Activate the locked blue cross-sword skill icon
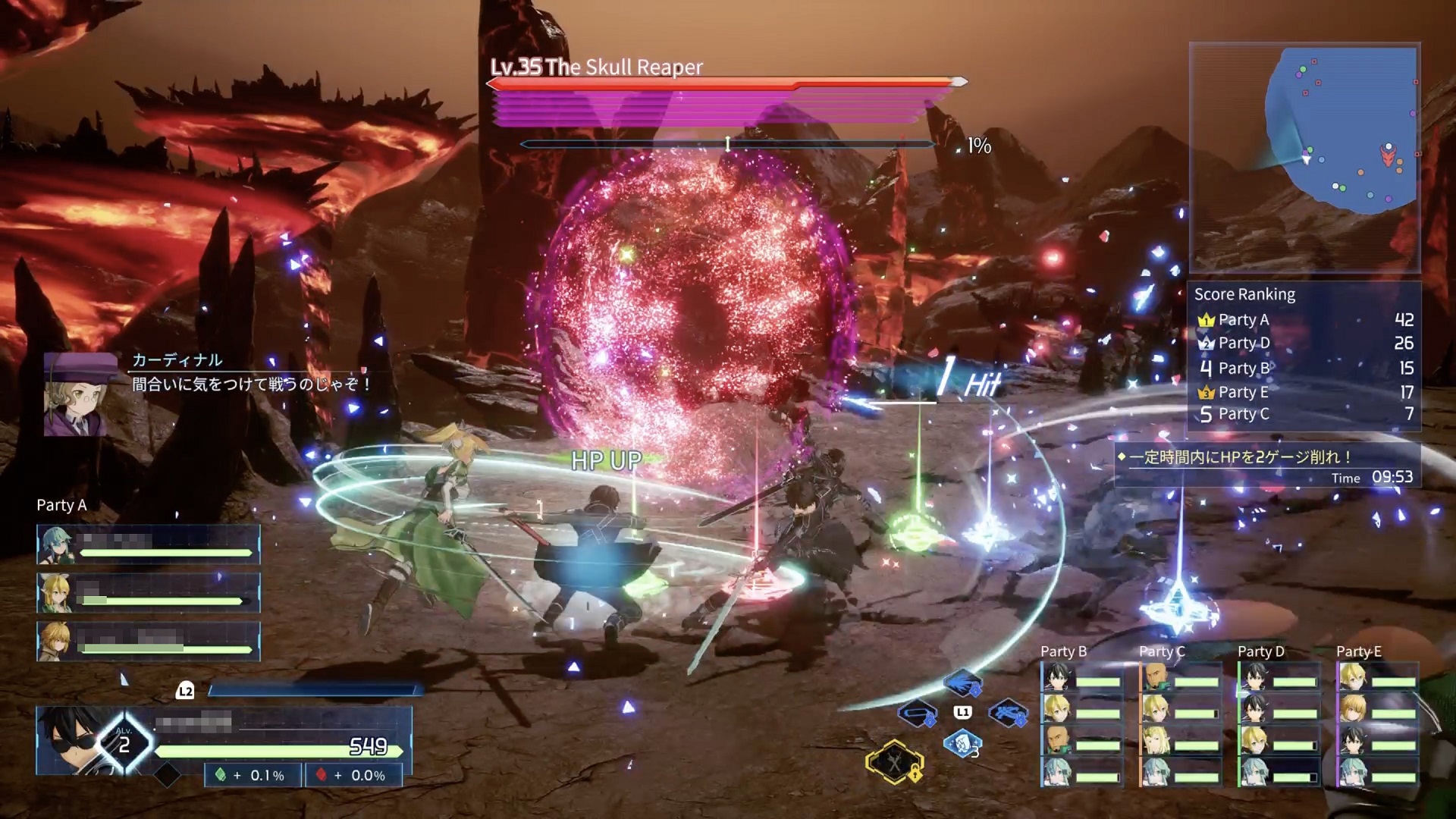Screen dimensions: 1456x819 pos(1008,714)
